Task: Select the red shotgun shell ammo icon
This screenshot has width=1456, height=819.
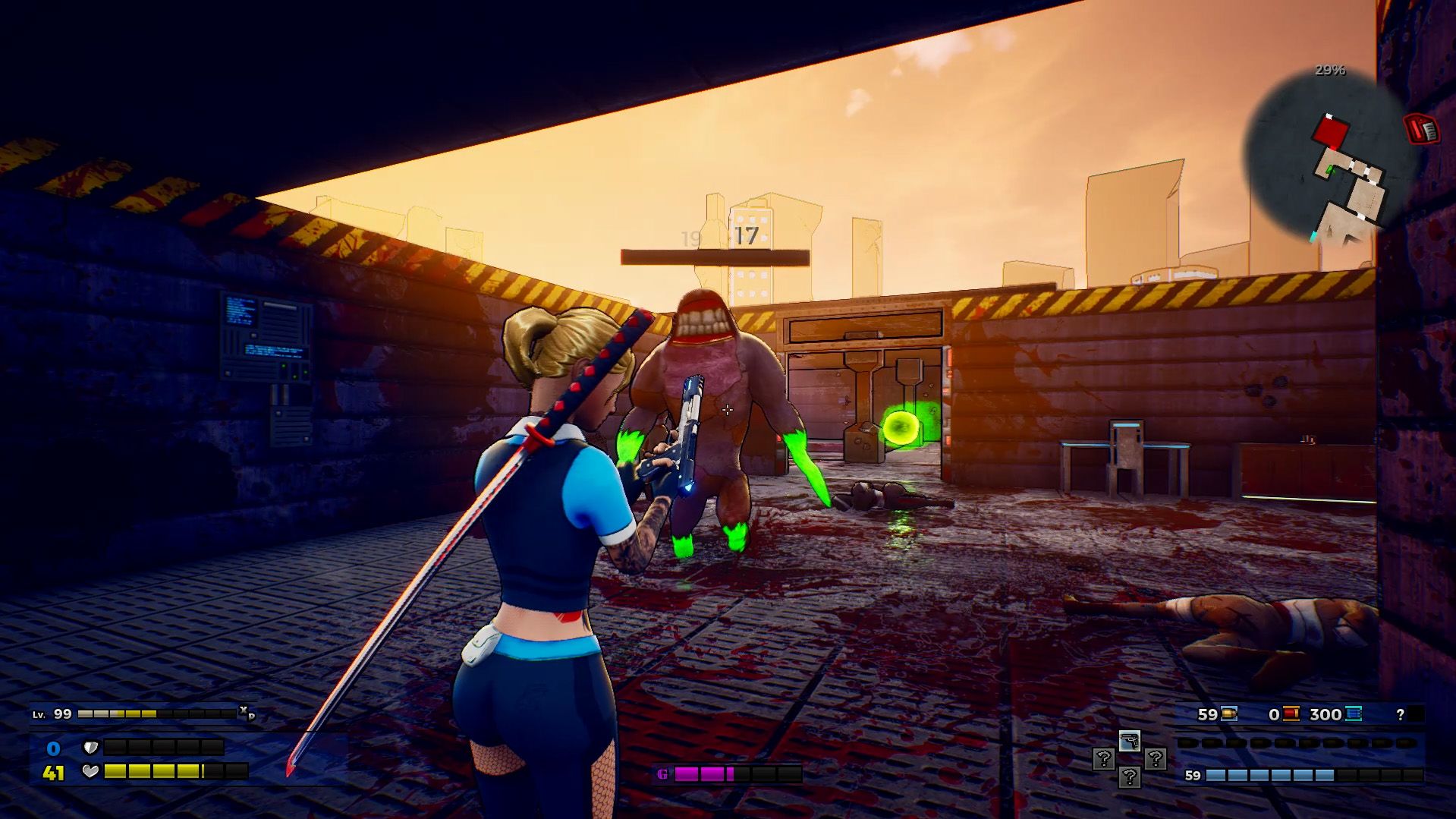Action: 1291,713
